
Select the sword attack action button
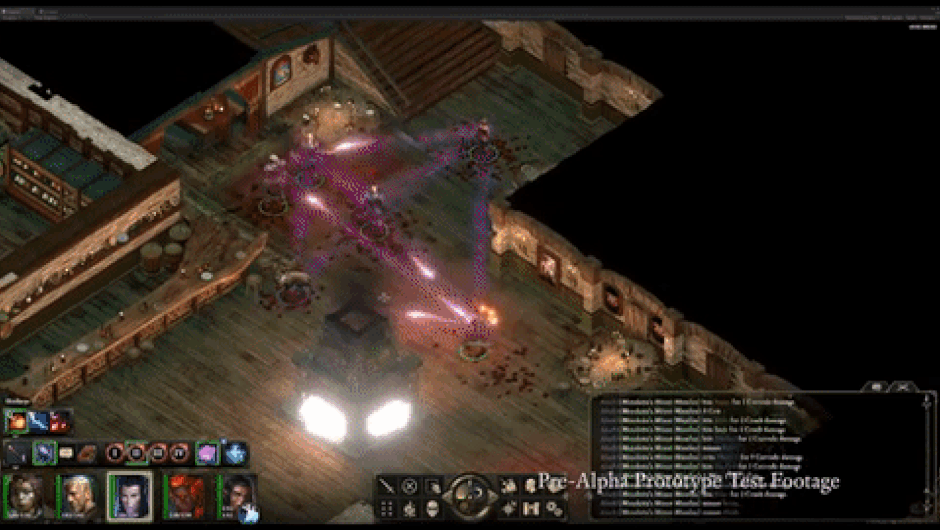pos(386,486)
